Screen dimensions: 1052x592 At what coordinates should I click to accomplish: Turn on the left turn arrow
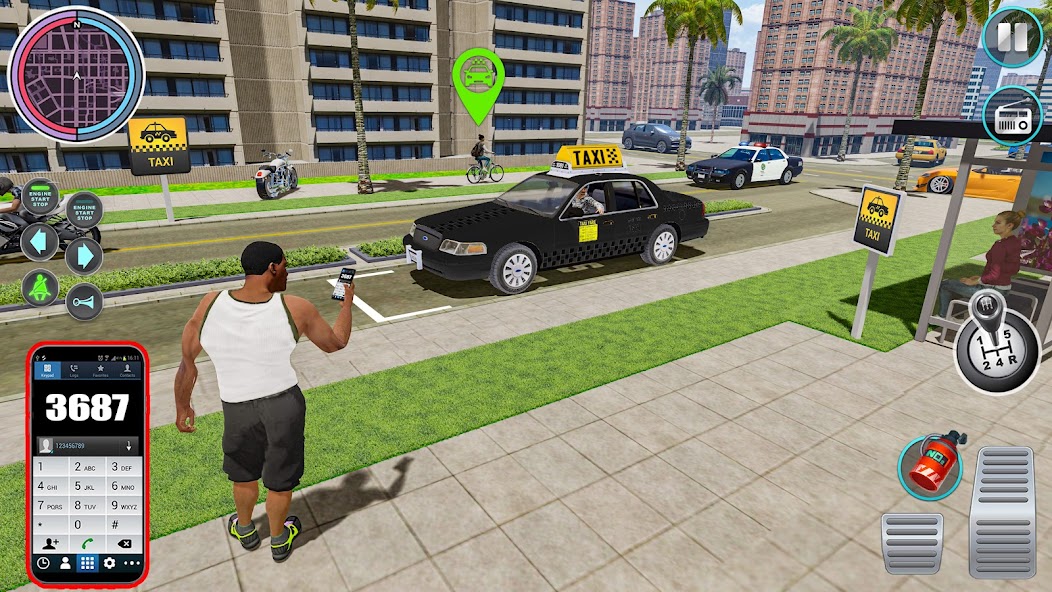pyautogui.click(x=40, y=242)
